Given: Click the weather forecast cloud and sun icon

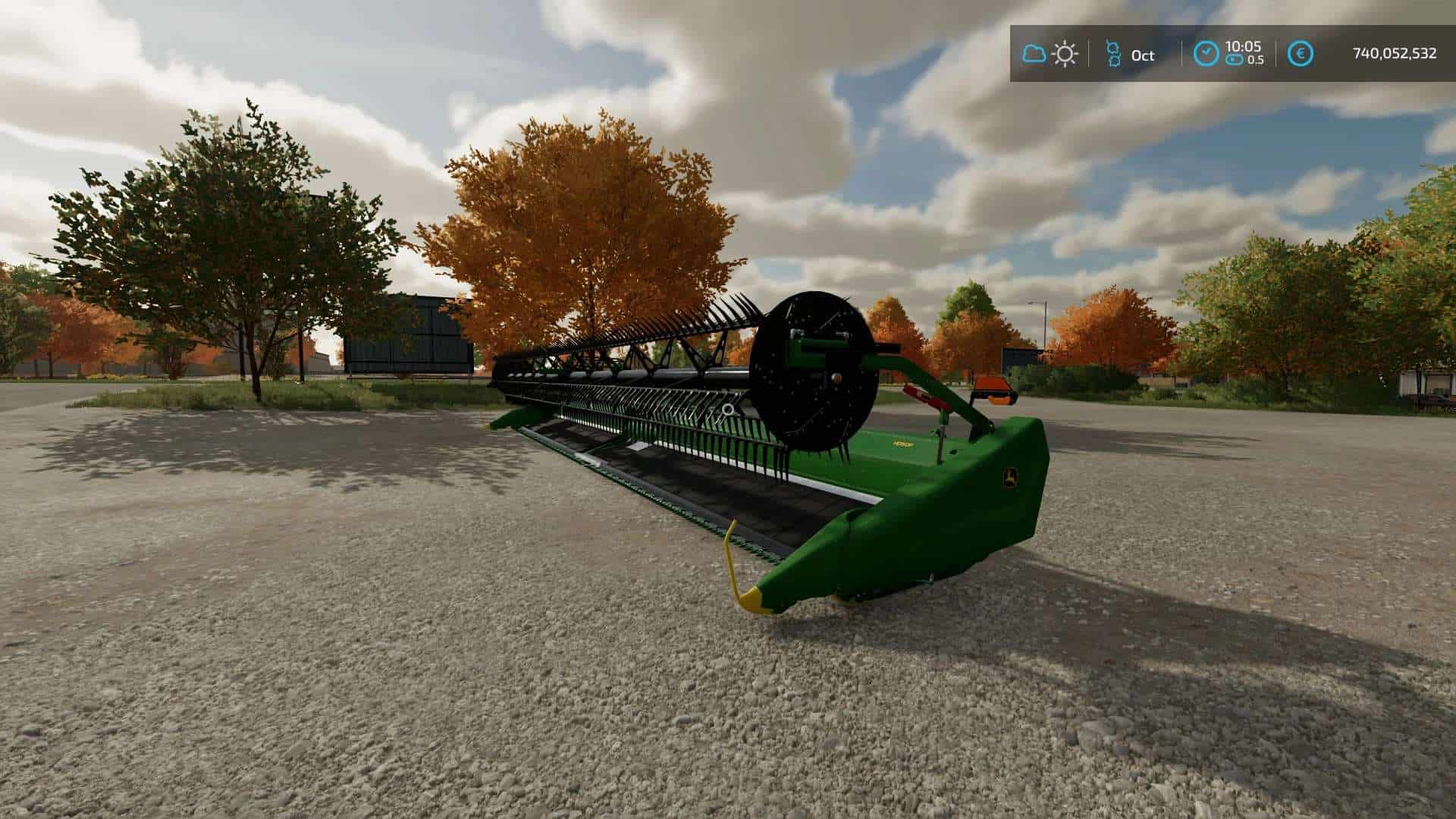Looking at the screenshot, I should click(1050, 54).
